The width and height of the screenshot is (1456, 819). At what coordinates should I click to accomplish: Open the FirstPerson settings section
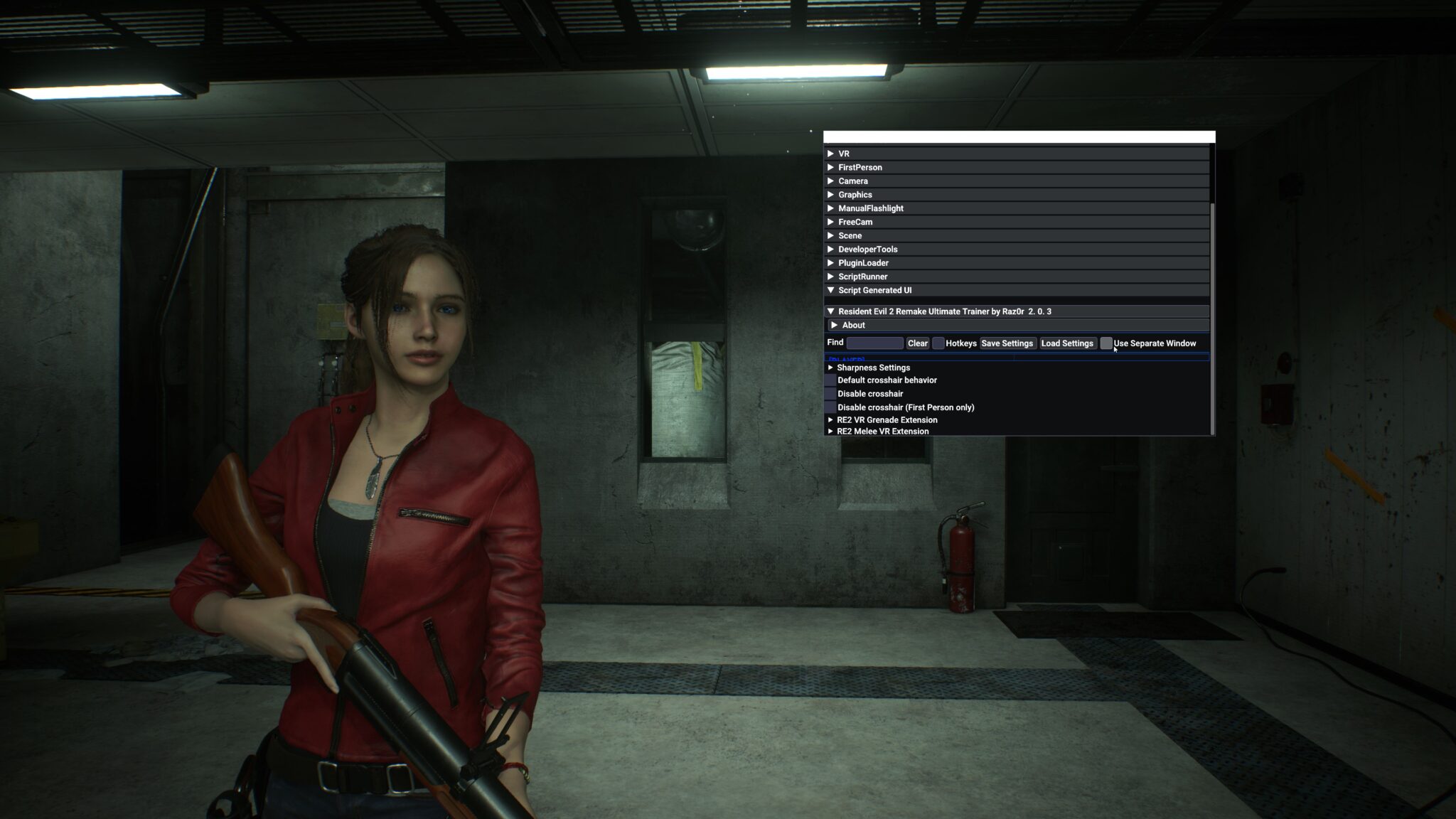point(860,167)
